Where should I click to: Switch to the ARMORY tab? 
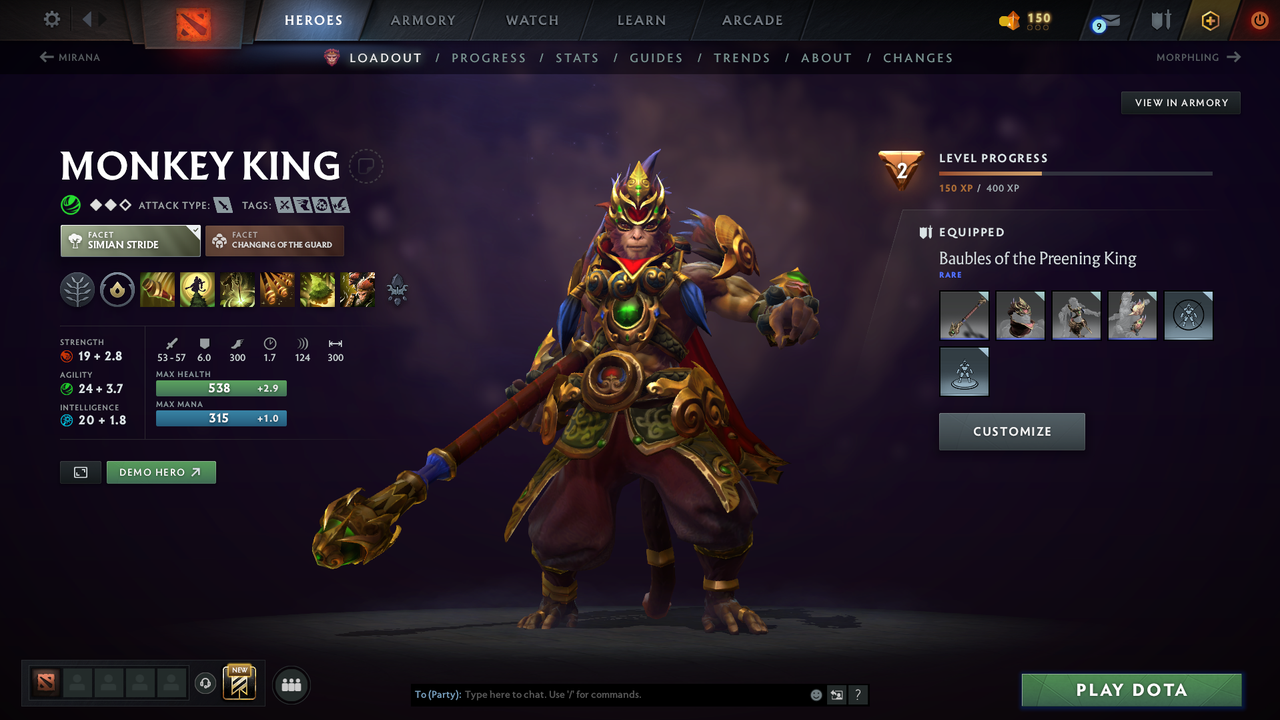click(422, 20)
